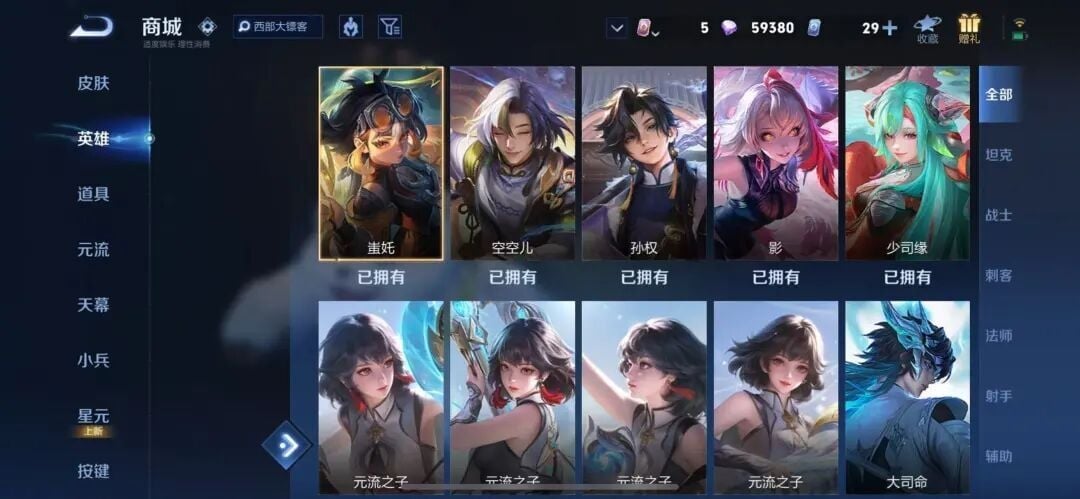Go back using the return arrow
Image resolution: width=1080 pixels, height=499 pixels.
[91, 27]
